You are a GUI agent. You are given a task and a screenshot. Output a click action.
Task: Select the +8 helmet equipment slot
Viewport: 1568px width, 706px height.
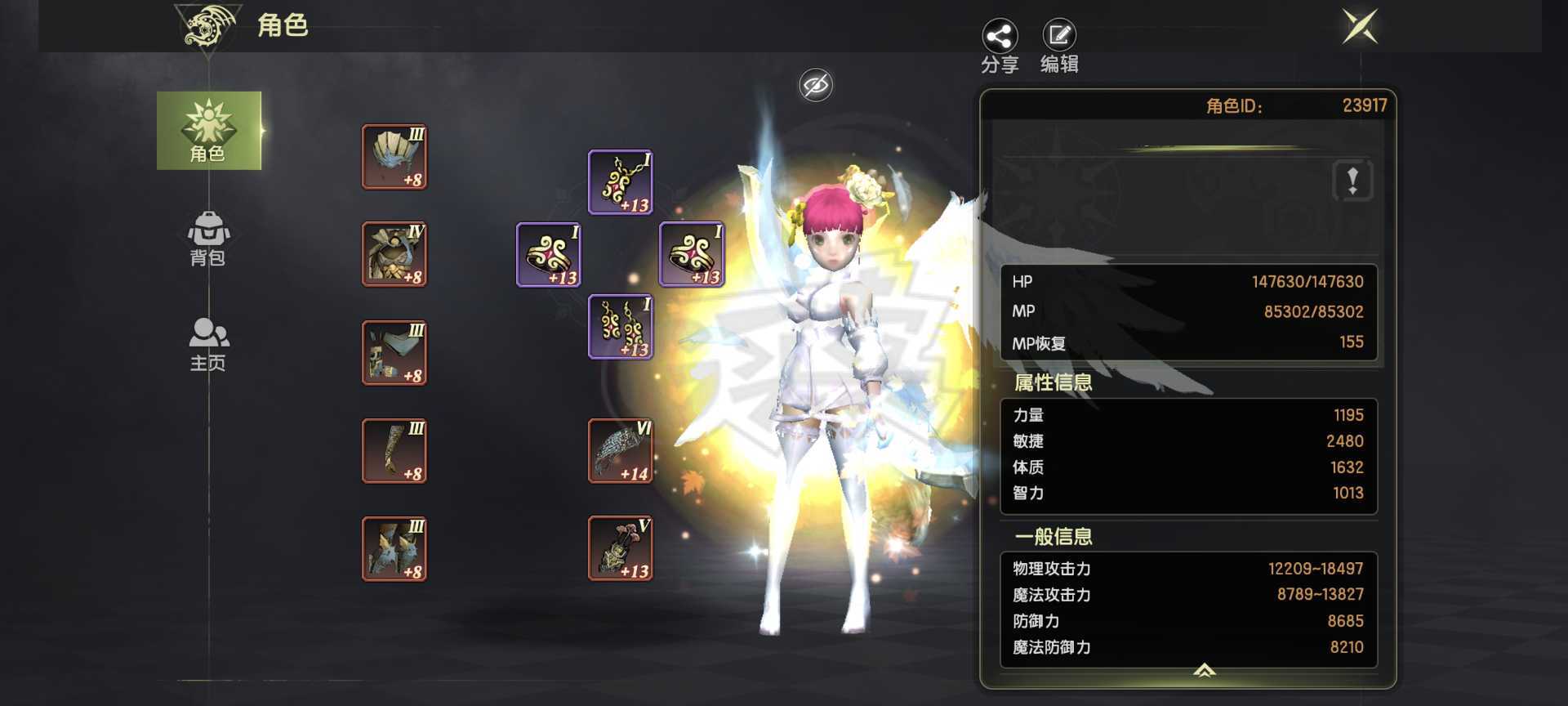(x=394, y=157)
